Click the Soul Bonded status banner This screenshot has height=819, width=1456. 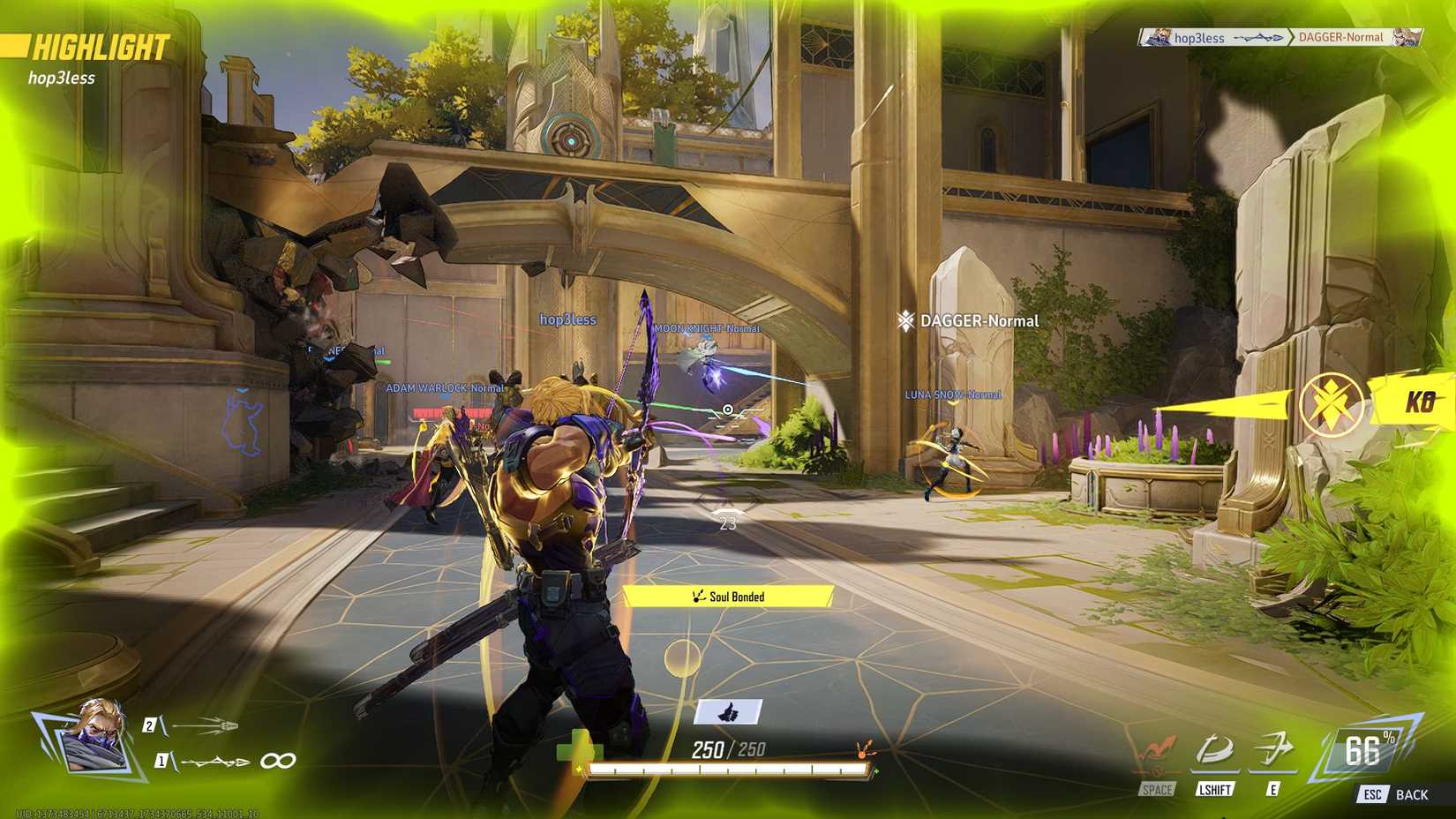pyautogui.click(x=729, y=597)
